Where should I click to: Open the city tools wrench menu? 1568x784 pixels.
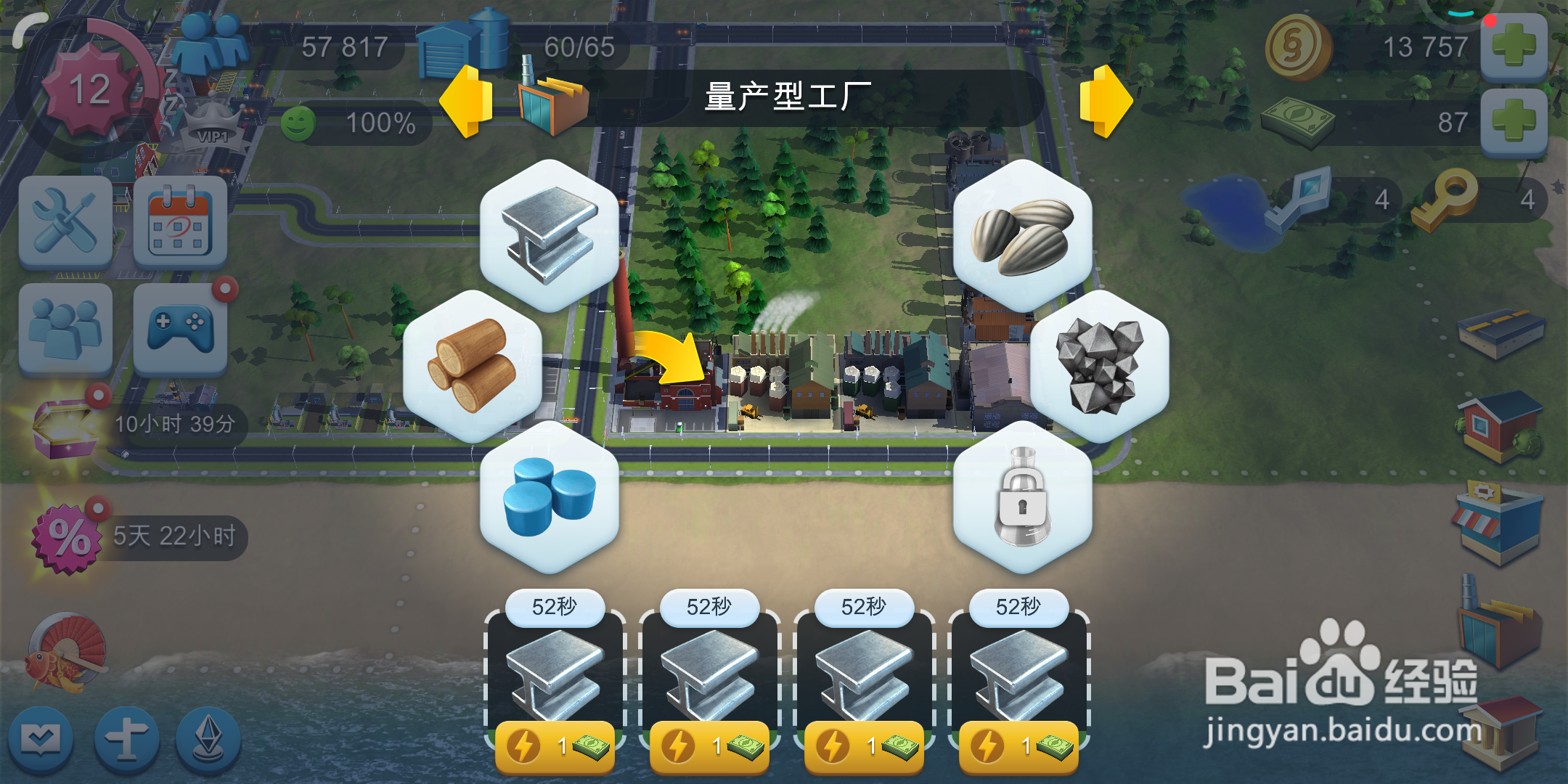(64, 224)
